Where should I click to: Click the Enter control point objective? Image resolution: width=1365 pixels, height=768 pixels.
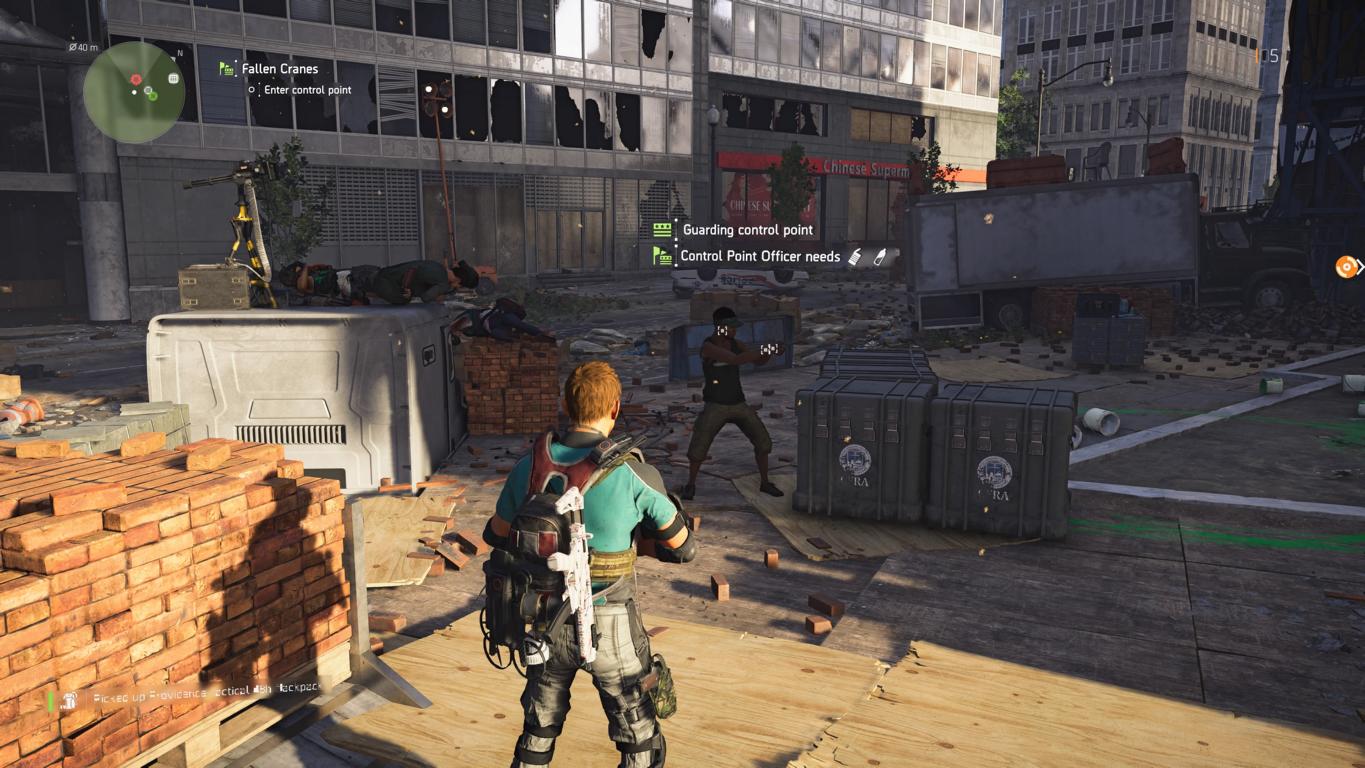306,90
